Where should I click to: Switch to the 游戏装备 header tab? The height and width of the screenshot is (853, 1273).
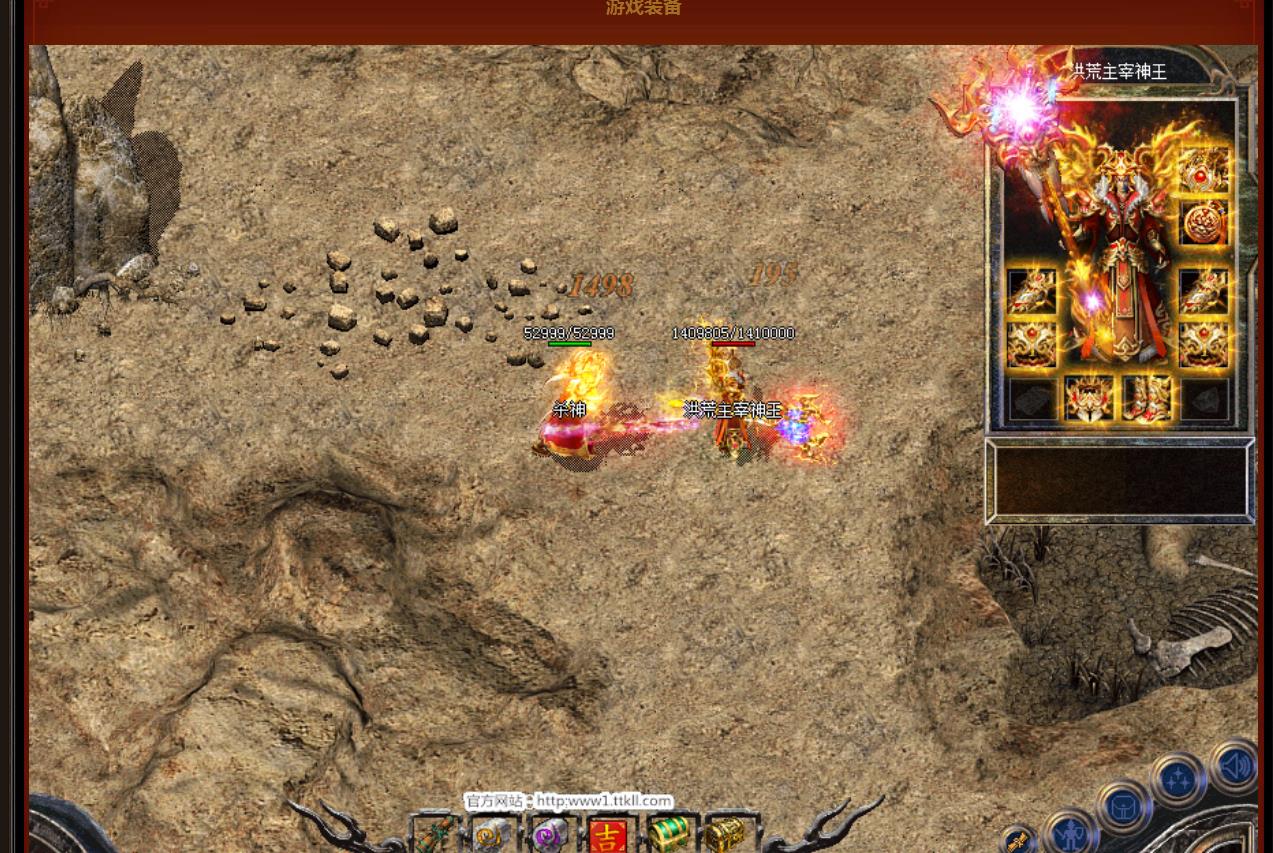pyautogui.click(x=643, y=9)
